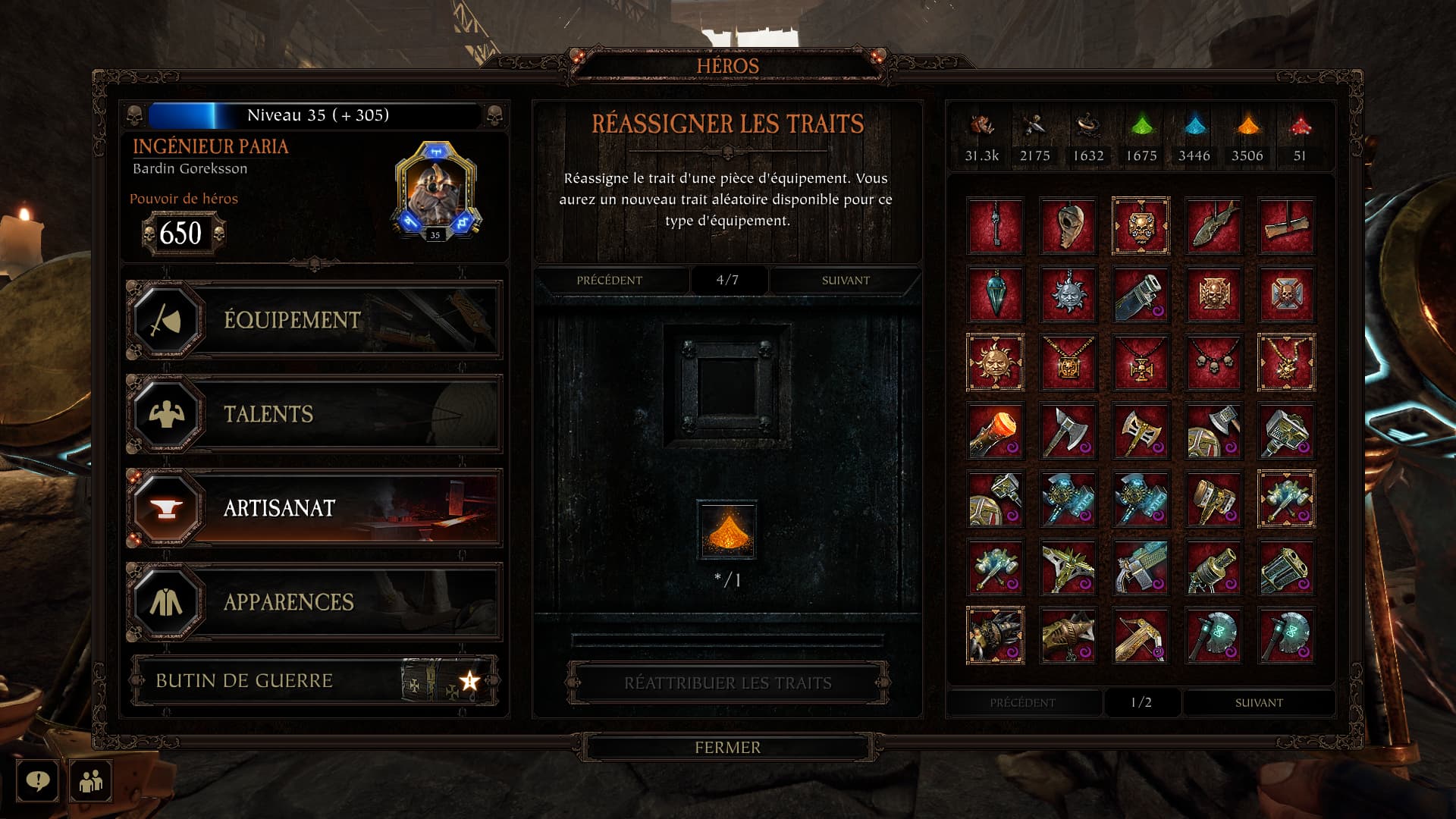Open Butin de Guerre loot chests

[x=313, y=680]
